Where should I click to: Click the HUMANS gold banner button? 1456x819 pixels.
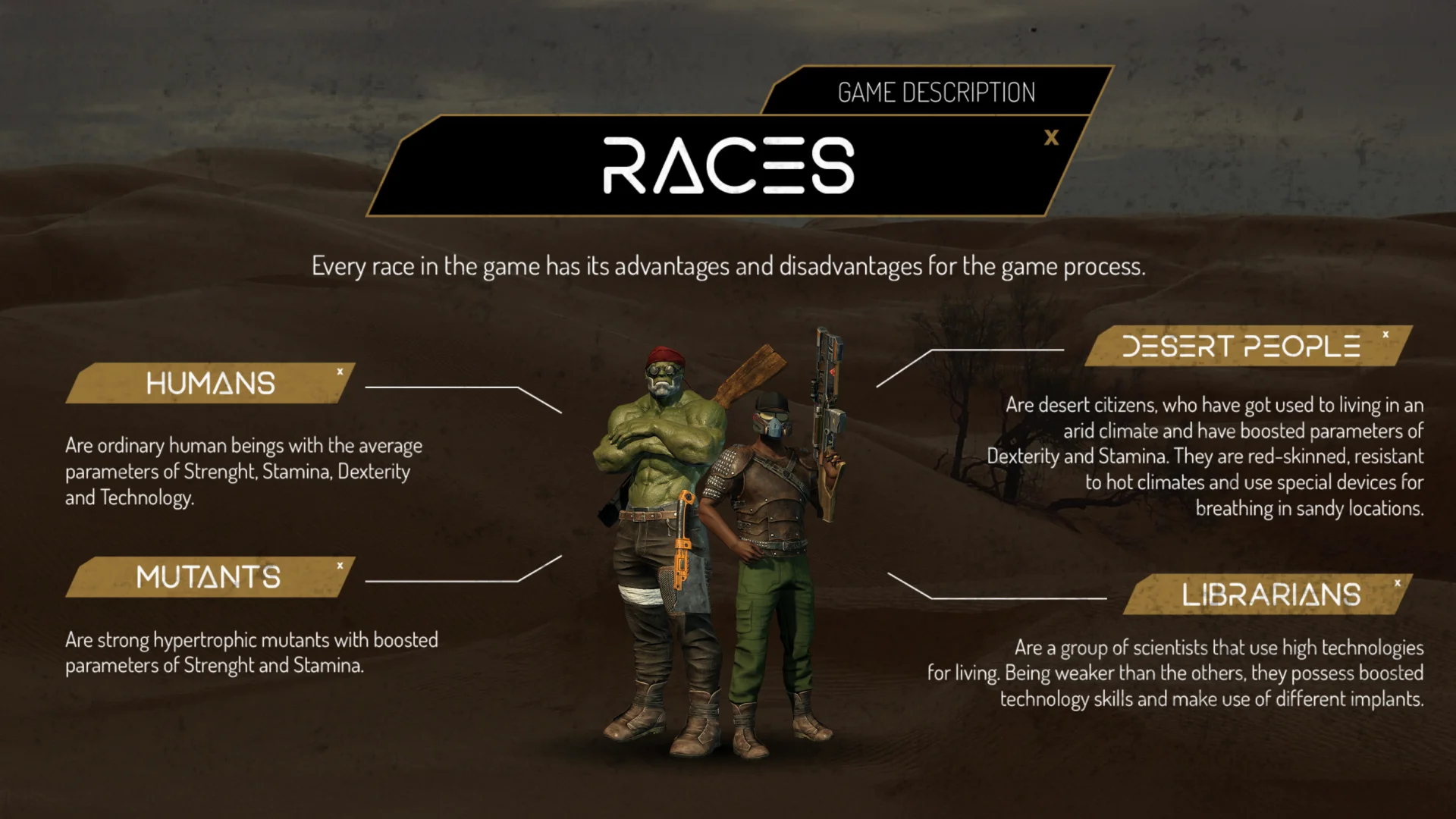[x=212, y=384]
